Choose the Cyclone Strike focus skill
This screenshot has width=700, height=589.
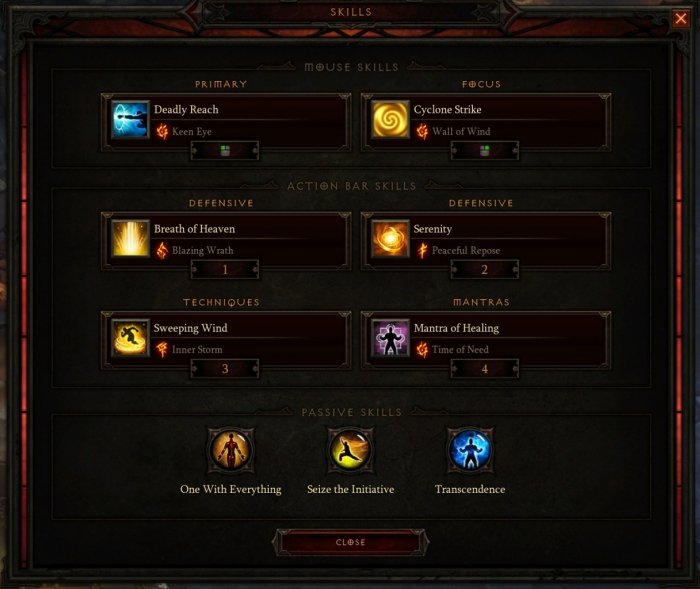390,119
